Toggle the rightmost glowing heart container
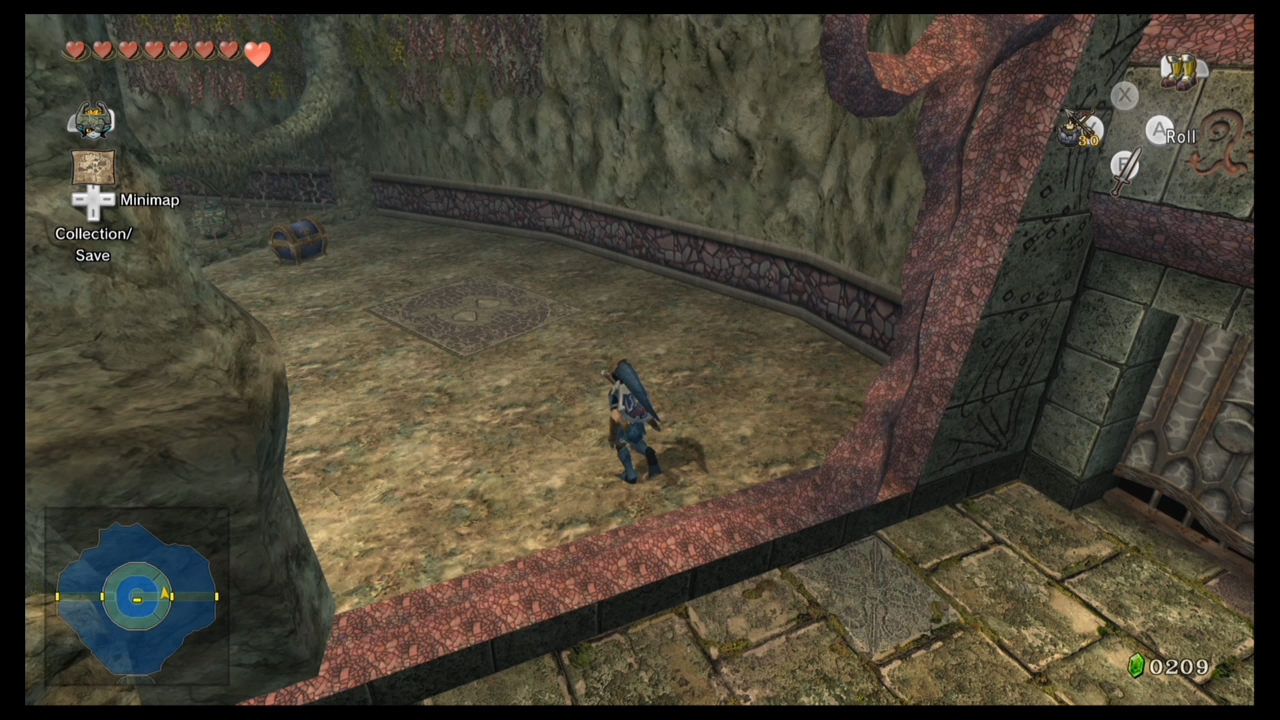 pos(257,54)
